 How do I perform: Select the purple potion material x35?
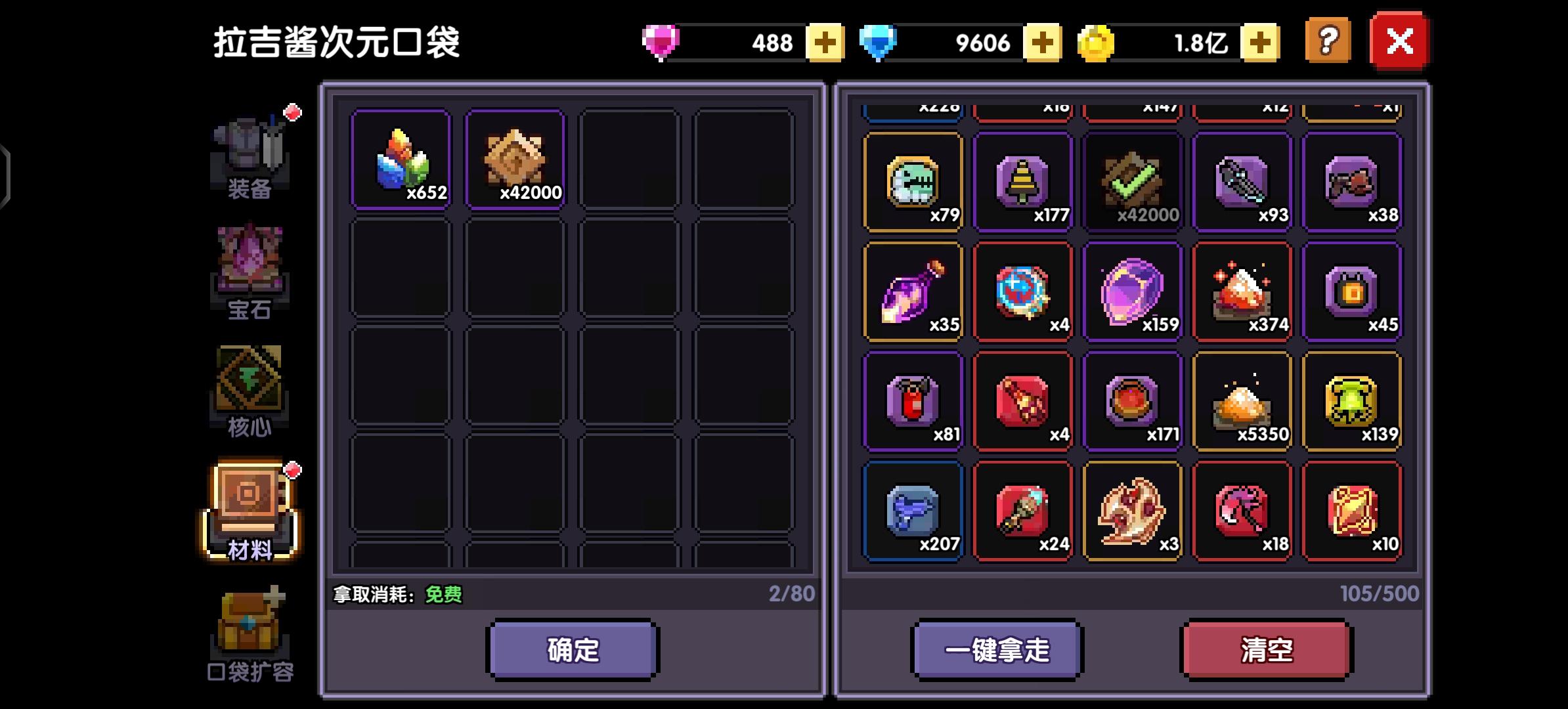pyautogui.click(x=913, y=291)
